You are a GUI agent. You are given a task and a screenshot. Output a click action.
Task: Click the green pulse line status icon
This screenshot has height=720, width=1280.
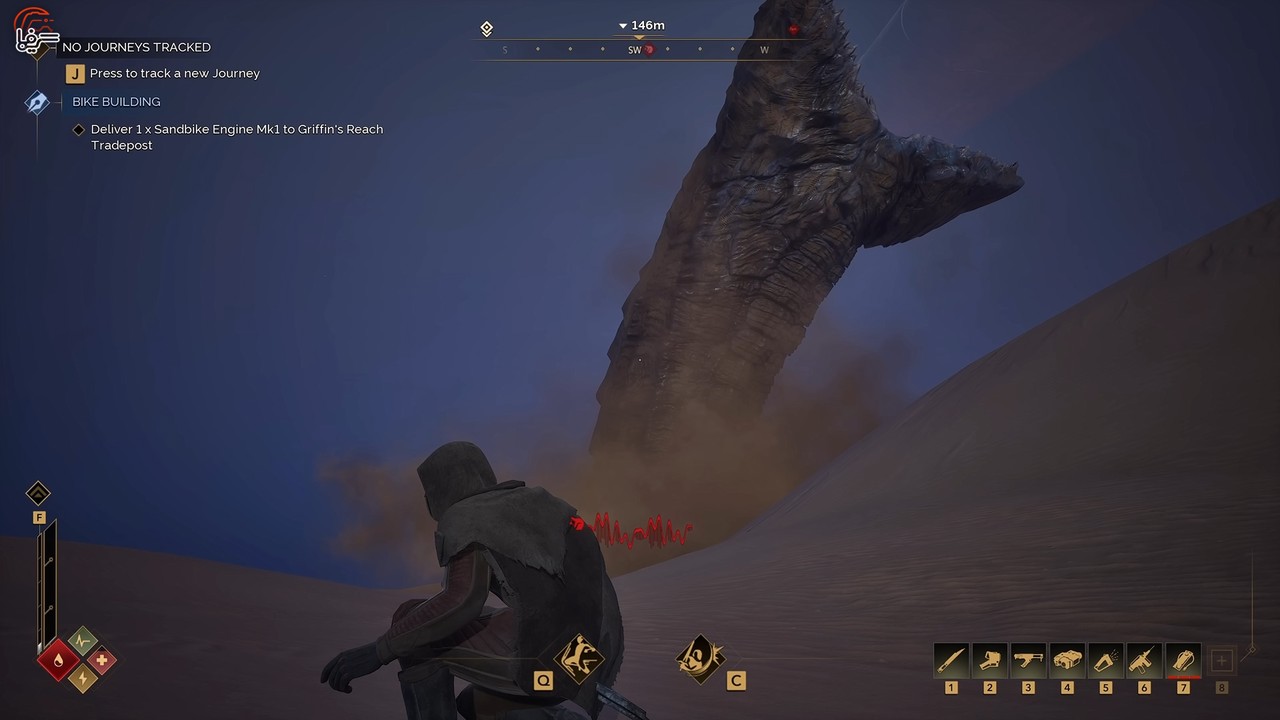pos(82,640)
